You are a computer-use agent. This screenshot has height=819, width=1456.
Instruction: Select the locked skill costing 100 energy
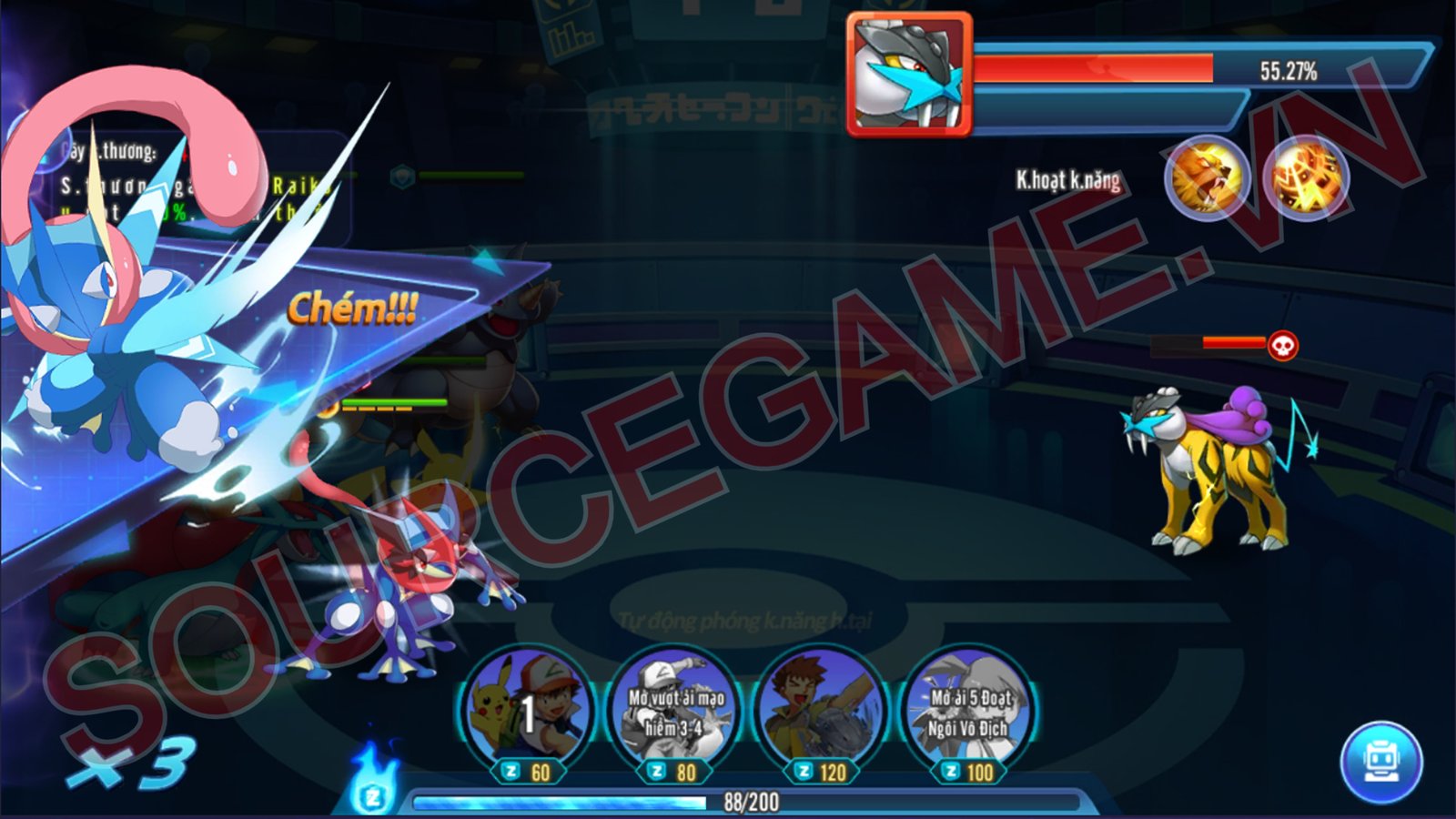pos(968,712)
